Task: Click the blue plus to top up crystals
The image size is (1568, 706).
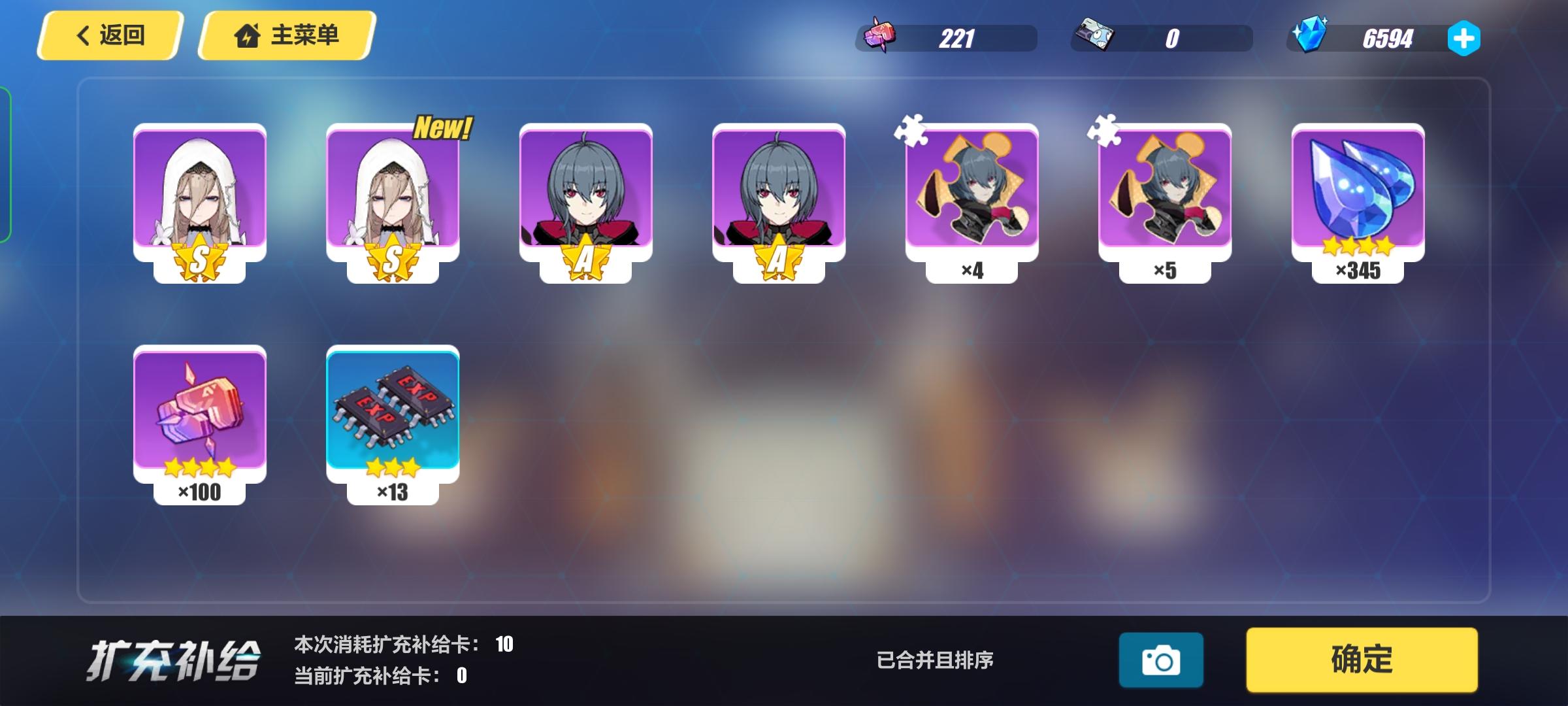Action: tap(1463, 39)
